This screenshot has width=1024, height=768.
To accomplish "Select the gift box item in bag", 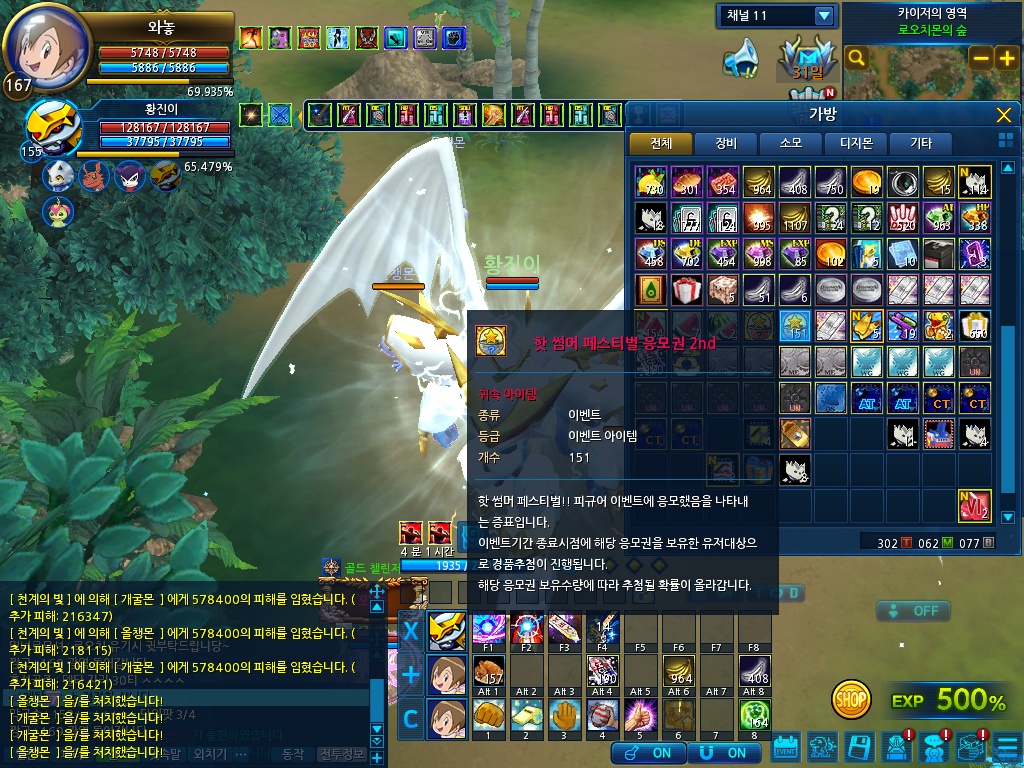I will click(686, 290).
